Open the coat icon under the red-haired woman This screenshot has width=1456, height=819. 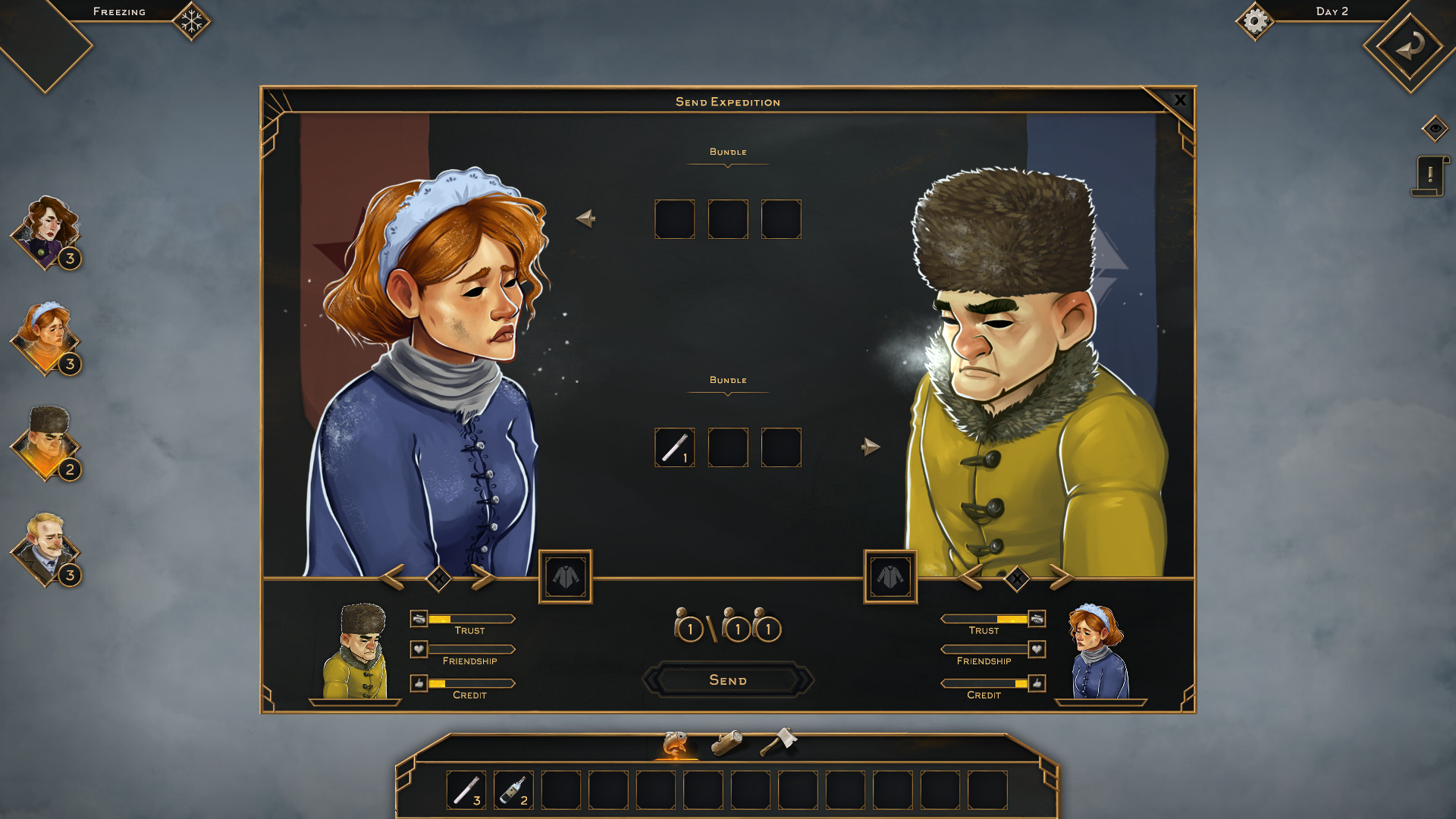pos(565,578)
